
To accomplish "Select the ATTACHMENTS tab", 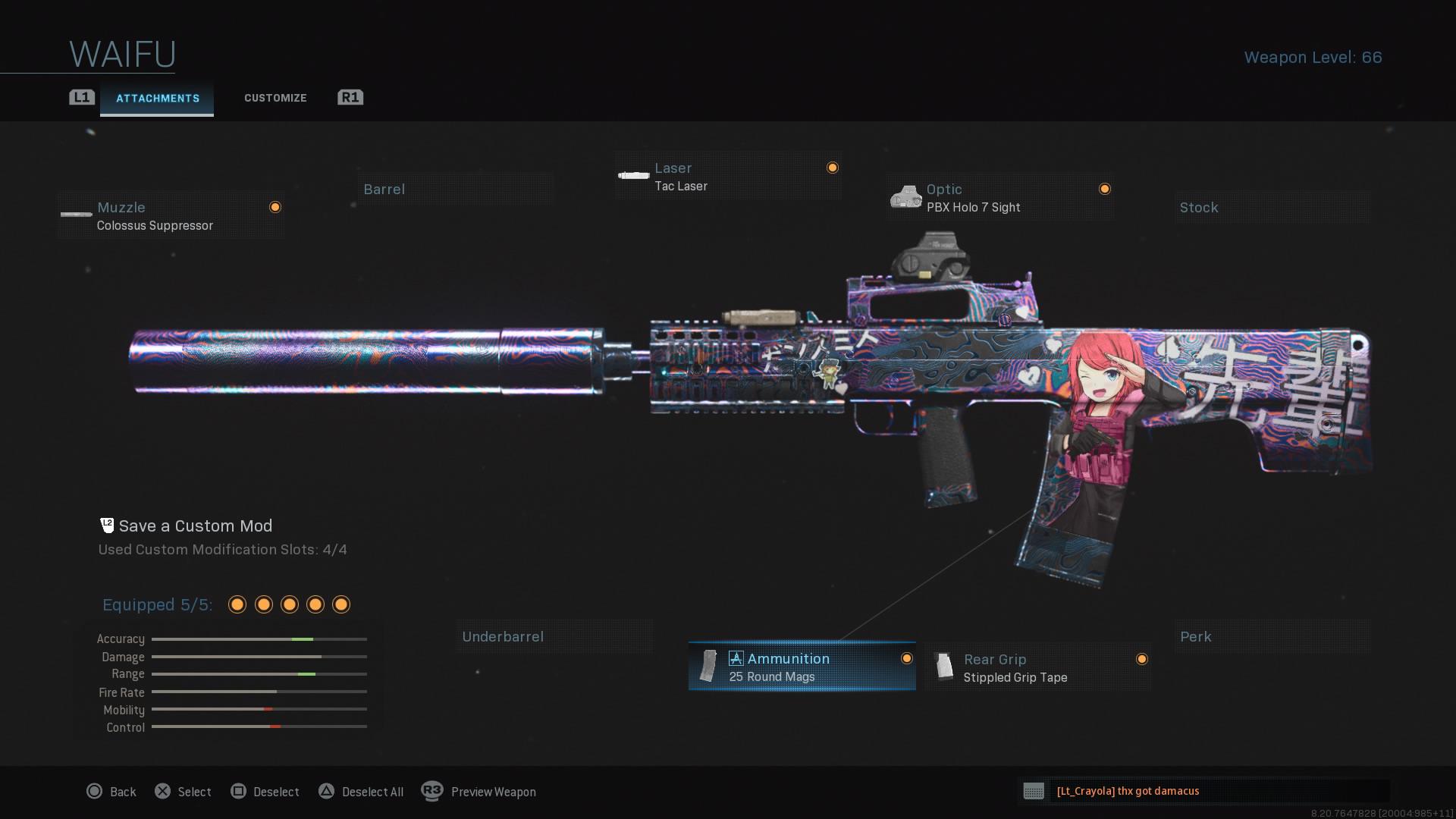I will click(x=157, y=98).
